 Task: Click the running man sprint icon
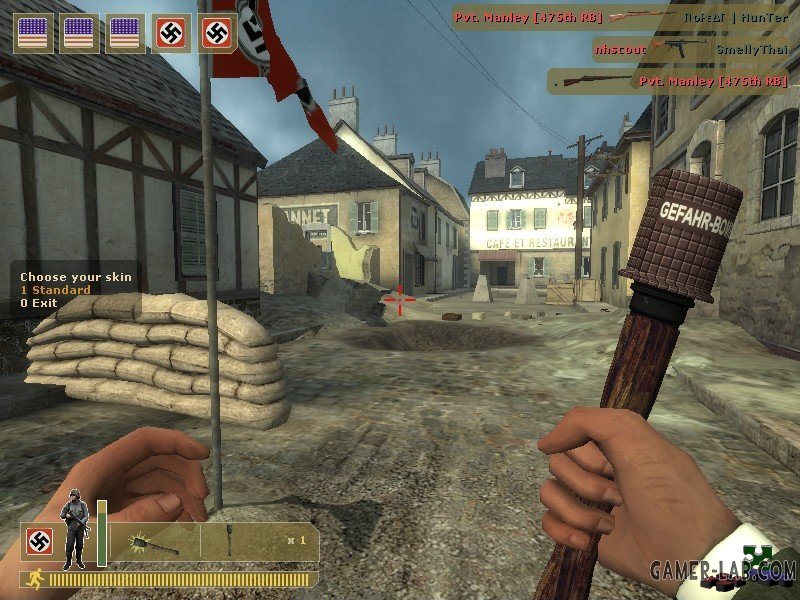point(35,579)
